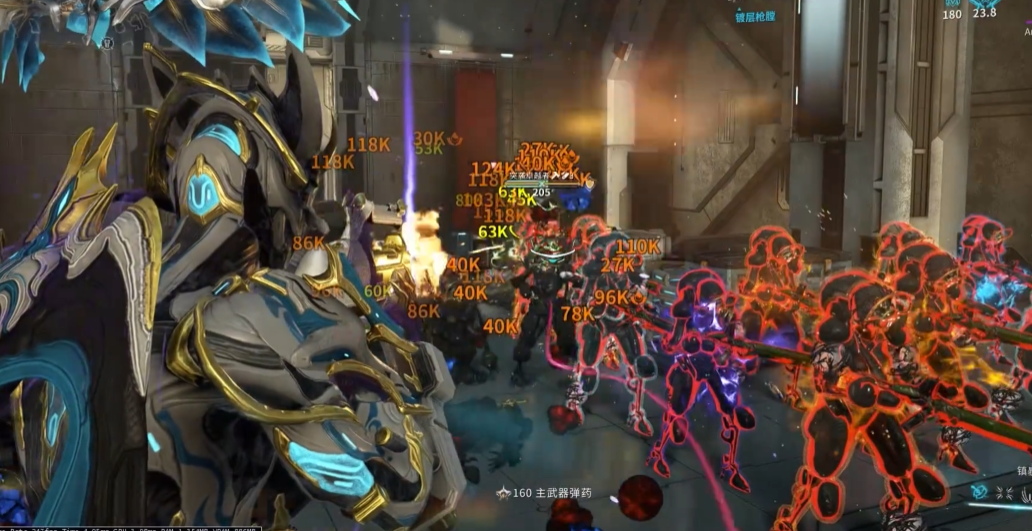
Task: Activate the glowing blue swirl ability icon
Action: point(979,492)
